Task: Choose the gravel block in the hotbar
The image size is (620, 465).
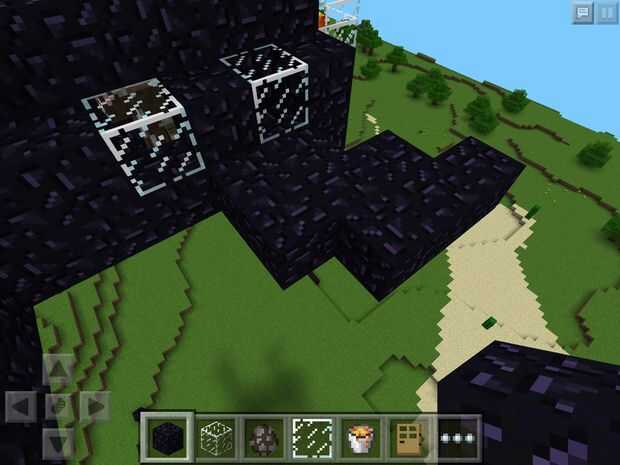Action: pyautogui.click(x=262, y=438)
